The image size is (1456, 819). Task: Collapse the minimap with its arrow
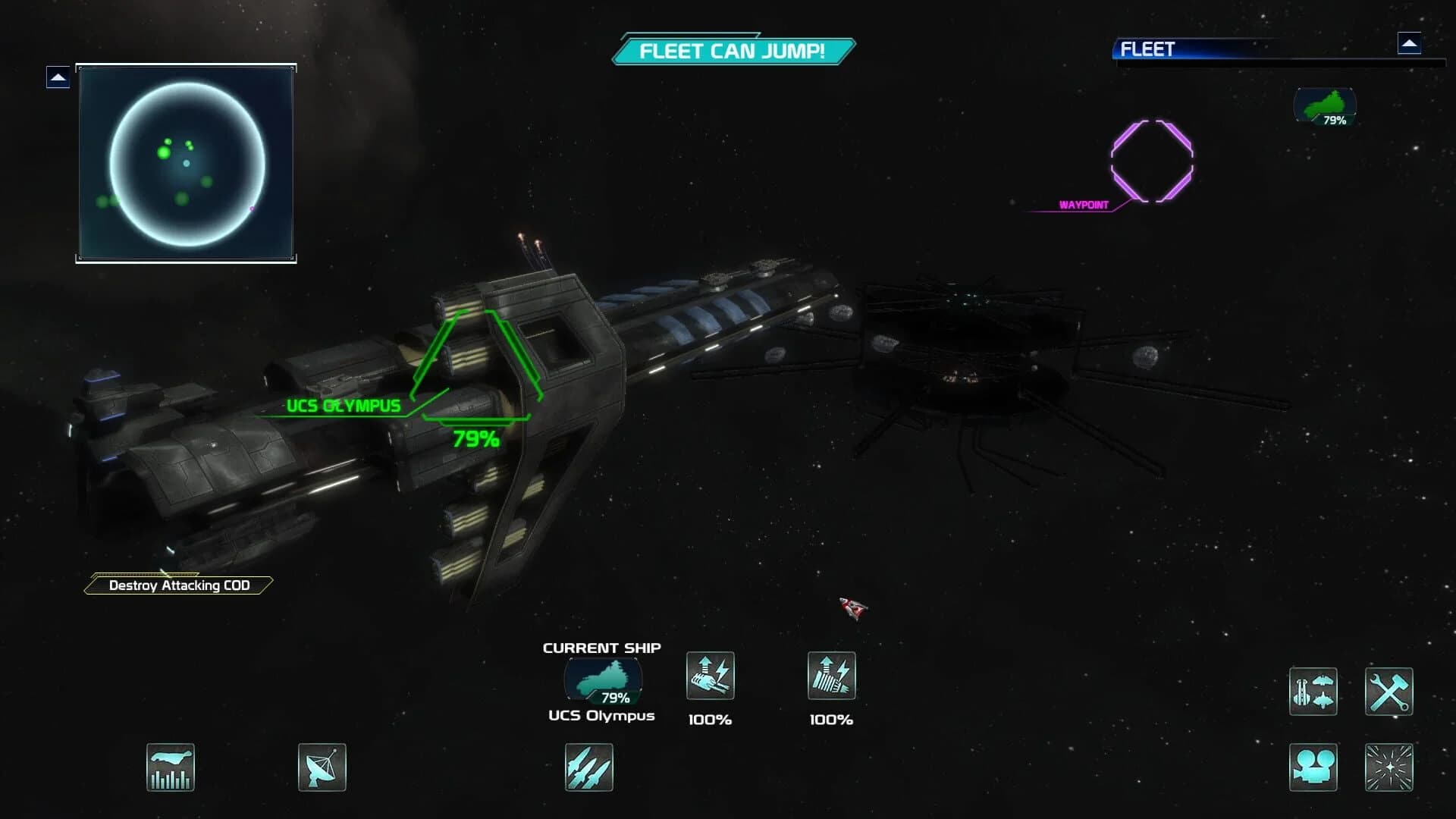pos(58,77)
